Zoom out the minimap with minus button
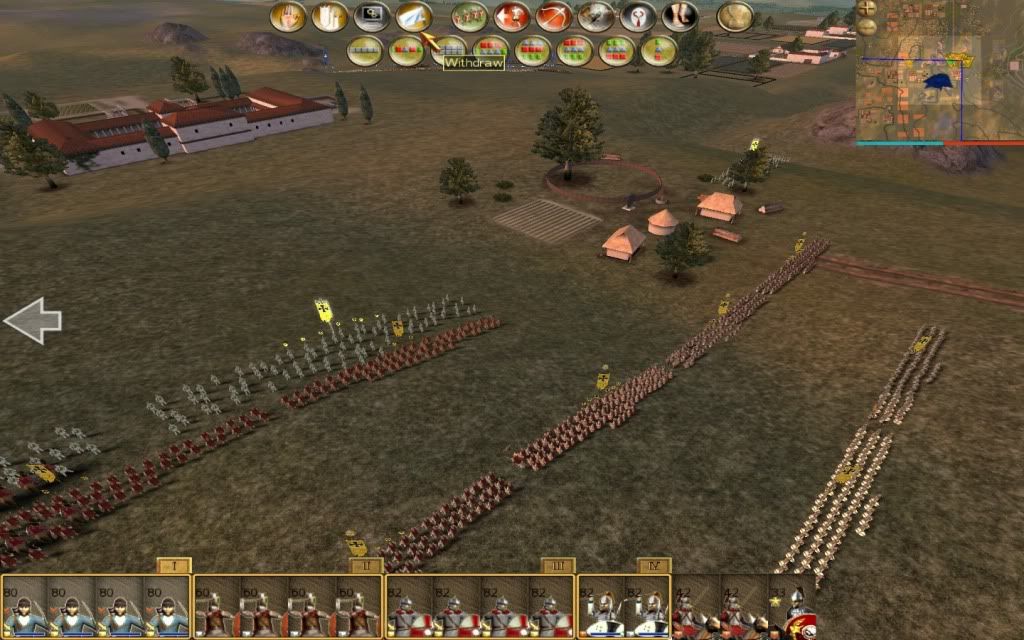 (866, 29)
